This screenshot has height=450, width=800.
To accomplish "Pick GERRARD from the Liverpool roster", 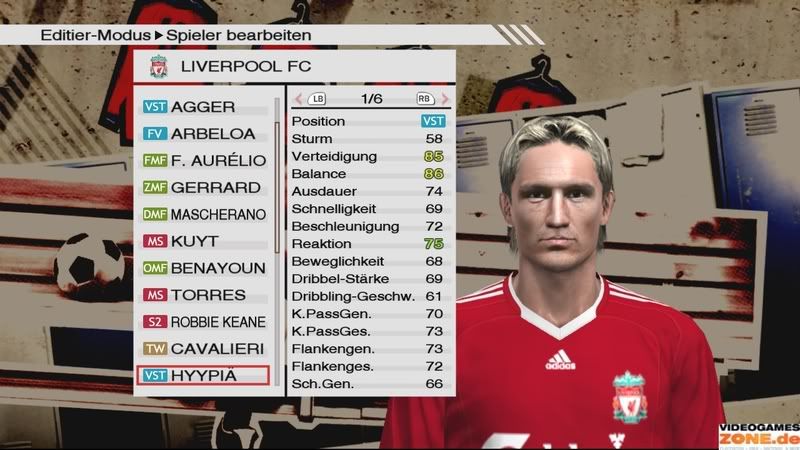I will tap(203, 187).
